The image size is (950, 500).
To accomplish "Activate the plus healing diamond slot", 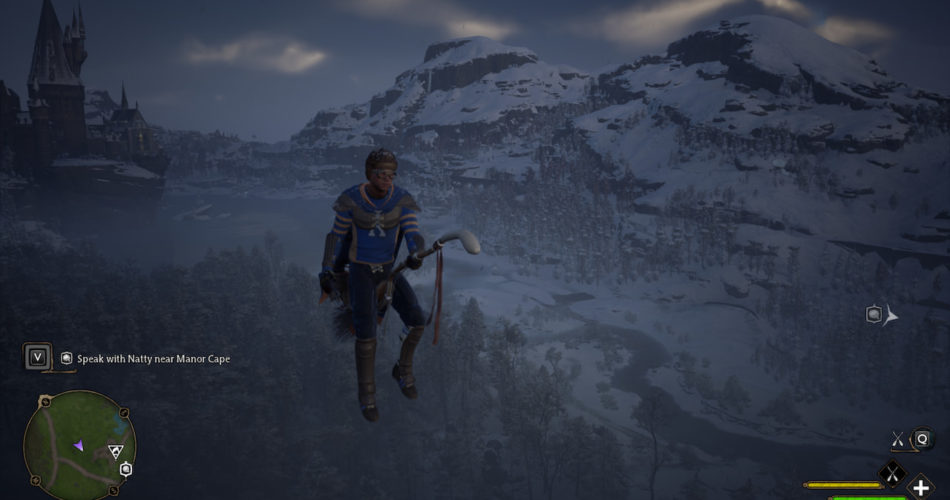I will (x=921, y=488).
